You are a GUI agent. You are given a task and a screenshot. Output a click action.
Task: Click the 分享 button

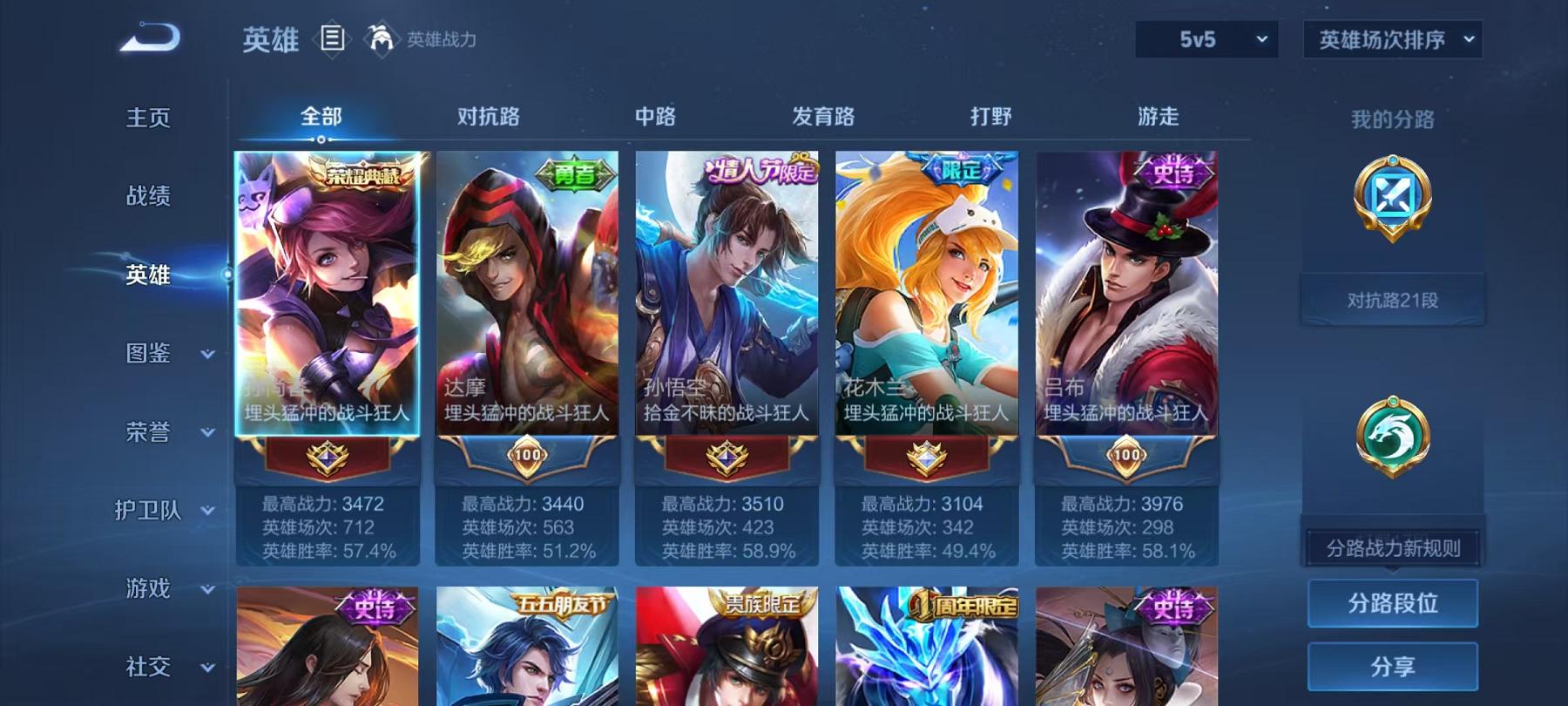tap(1395, 664)
